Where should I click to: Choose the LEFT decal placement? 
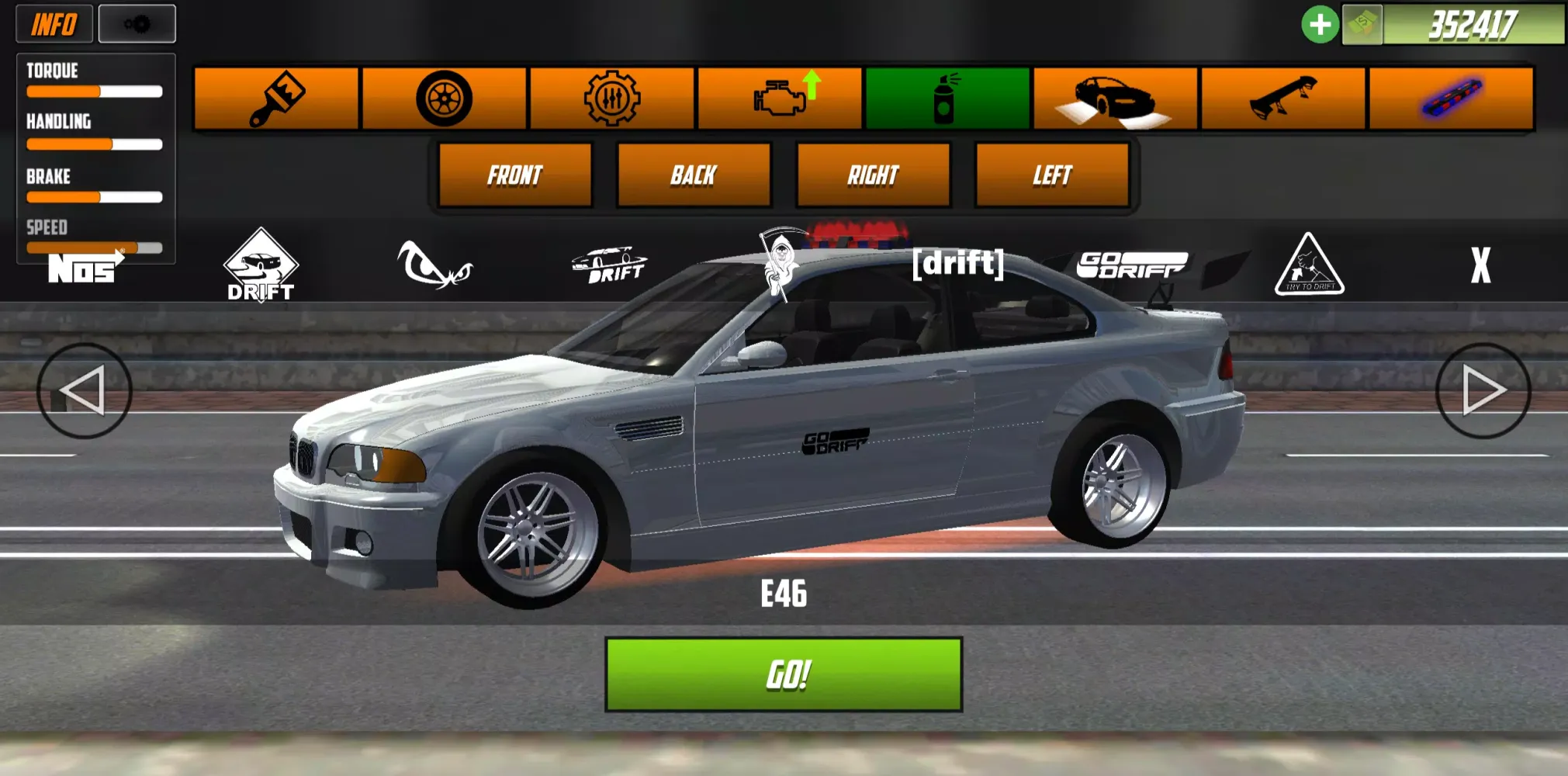[1052, 175]
